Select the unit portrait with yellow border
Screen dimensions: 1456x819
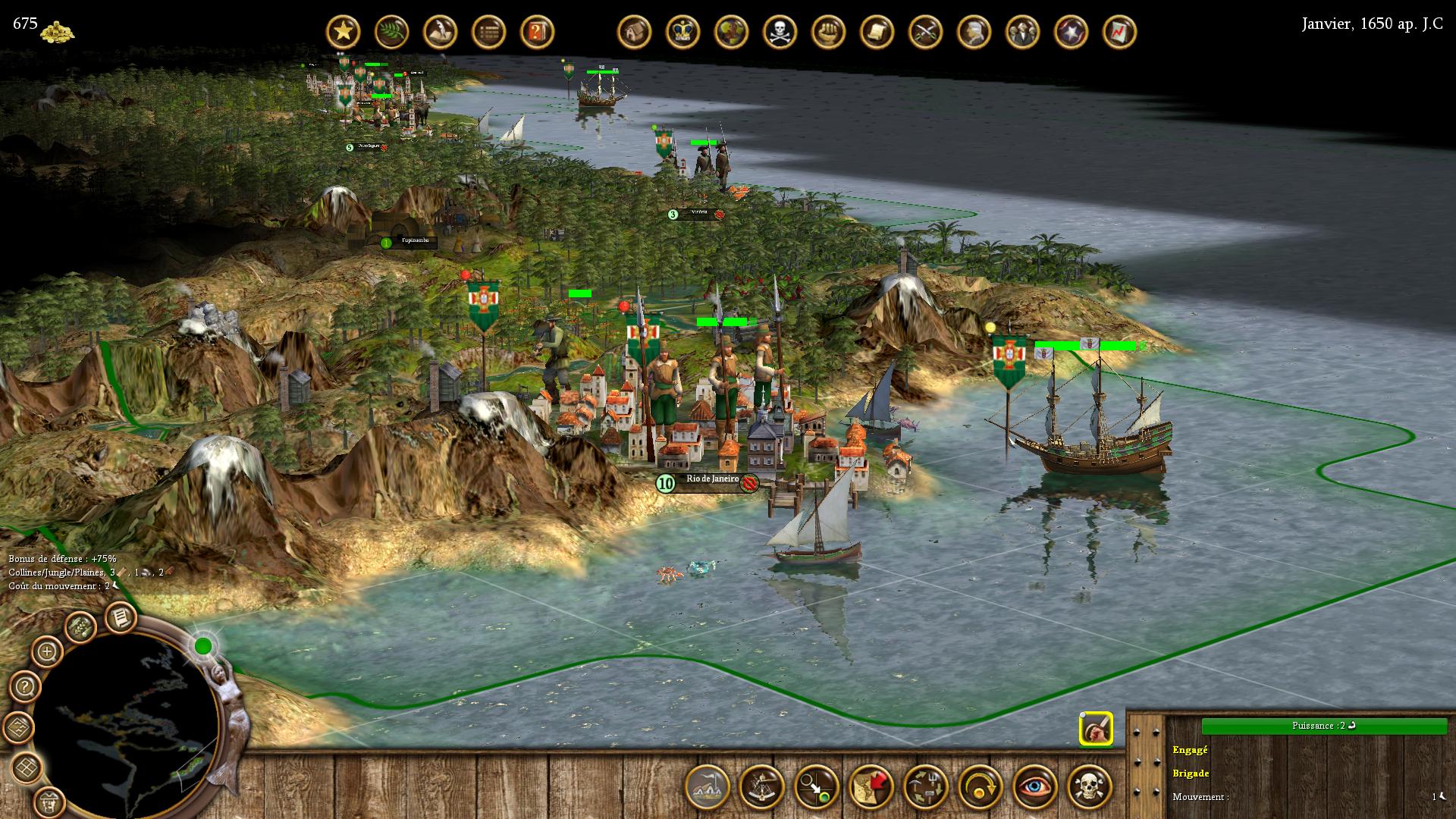[1096, 730]
